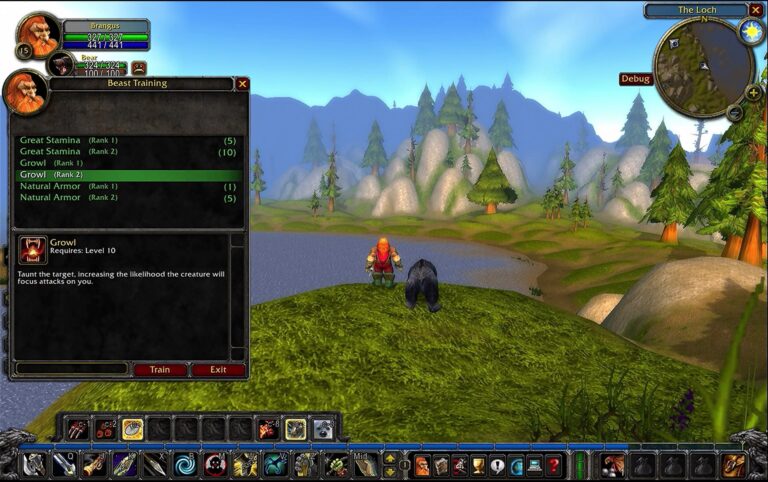The width and height of the screenshot is (768, 482).
Task: Click the circular minimap
Action: [x=704, y=66]
